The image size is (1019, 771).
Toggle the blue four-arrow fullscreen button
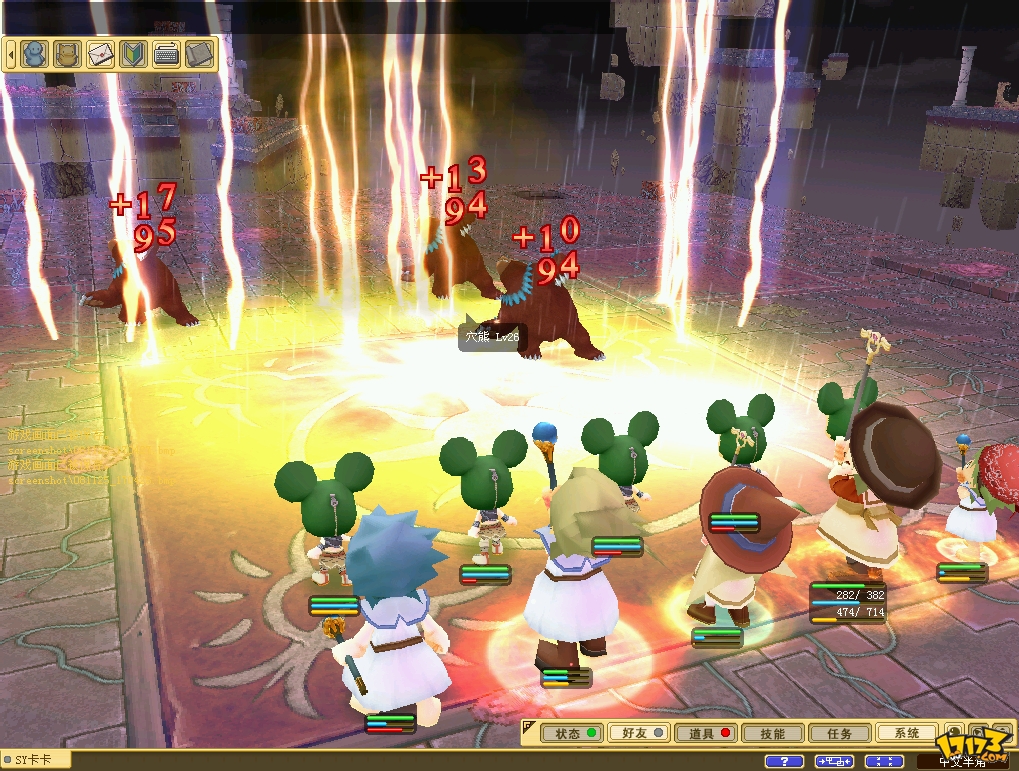[883, 762]
